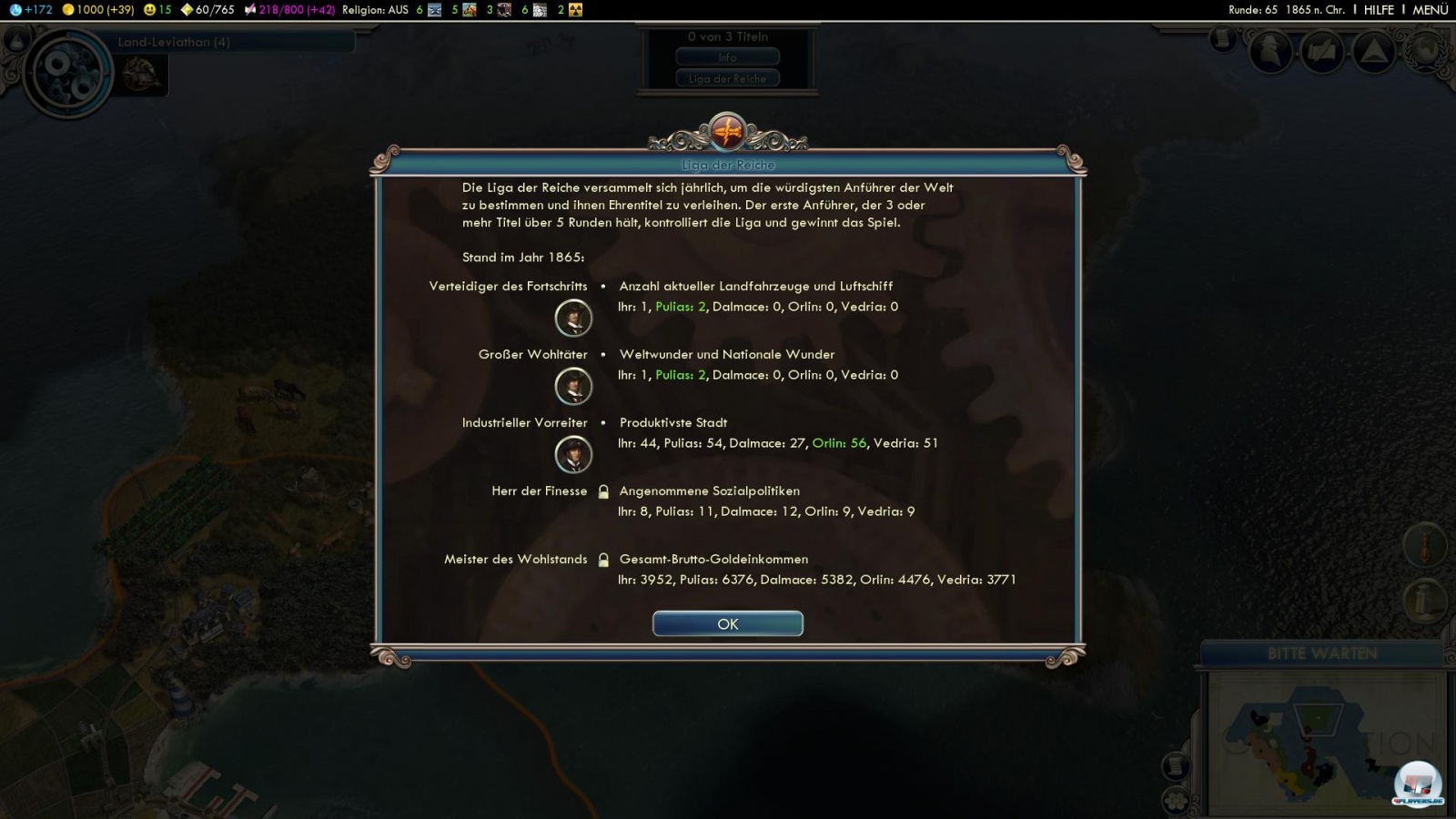Open the social policies triangle icon

[1373, 52]
